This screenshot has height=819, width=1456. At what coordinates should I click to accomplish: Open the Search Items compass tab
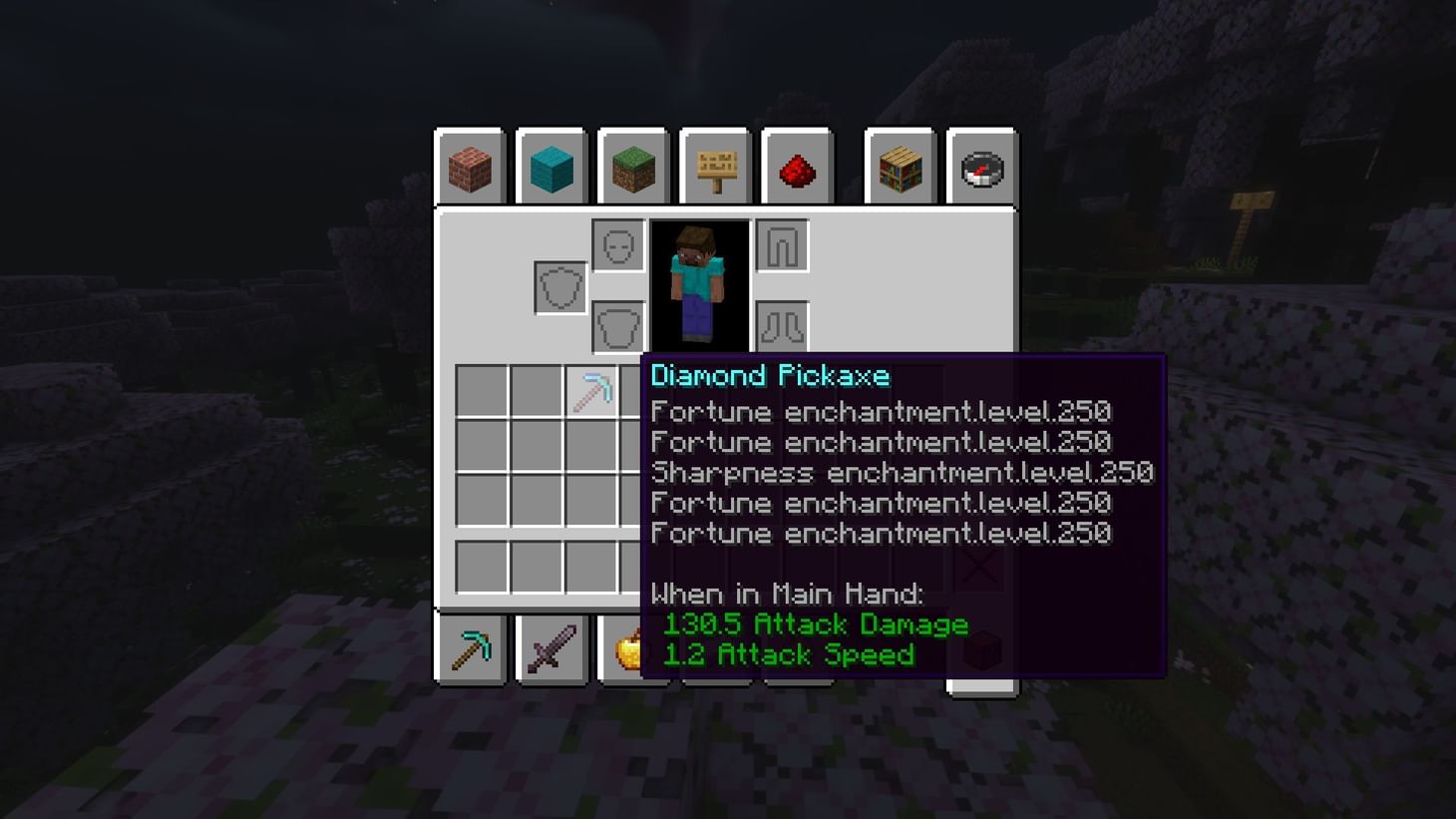(982, 168)
